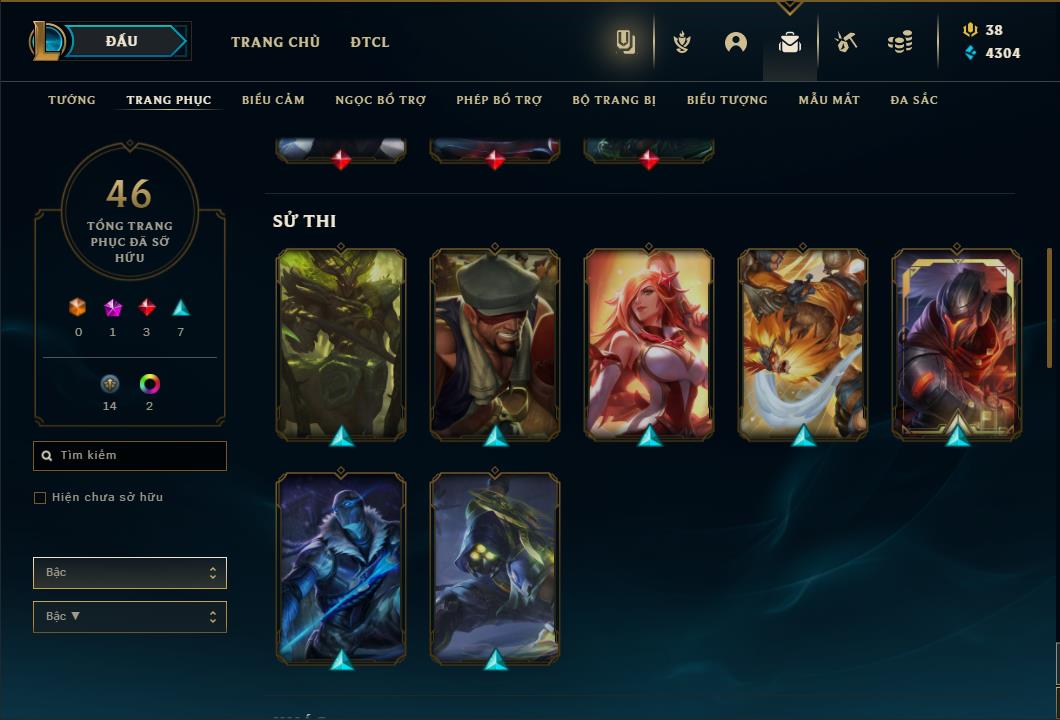View the MẪU MẮT tab
Viewport: 1060px width, 720px height.
coord(829,100)
